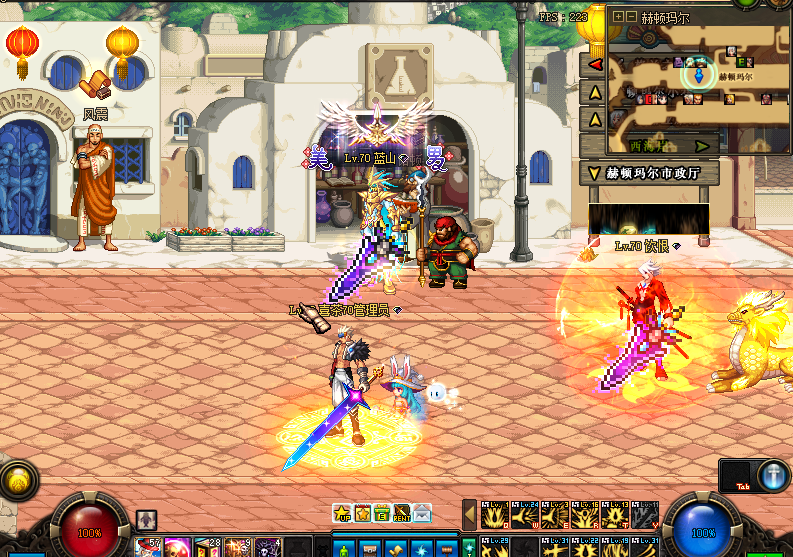Click the glowing blue sword Tab icon

[774, 475]
